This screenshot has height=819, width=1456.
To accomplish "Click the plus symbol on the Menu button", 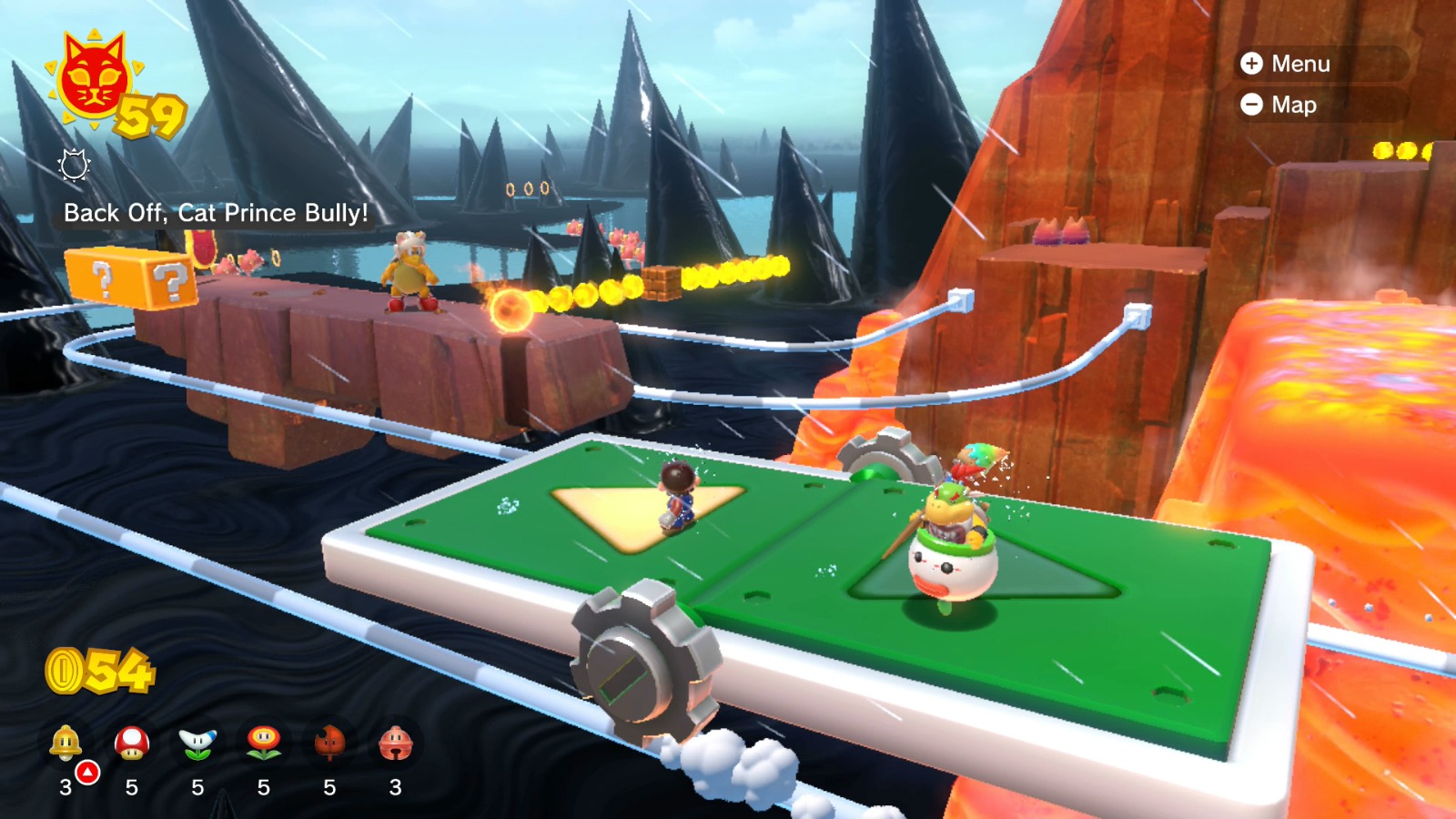I will [1253, 65].
